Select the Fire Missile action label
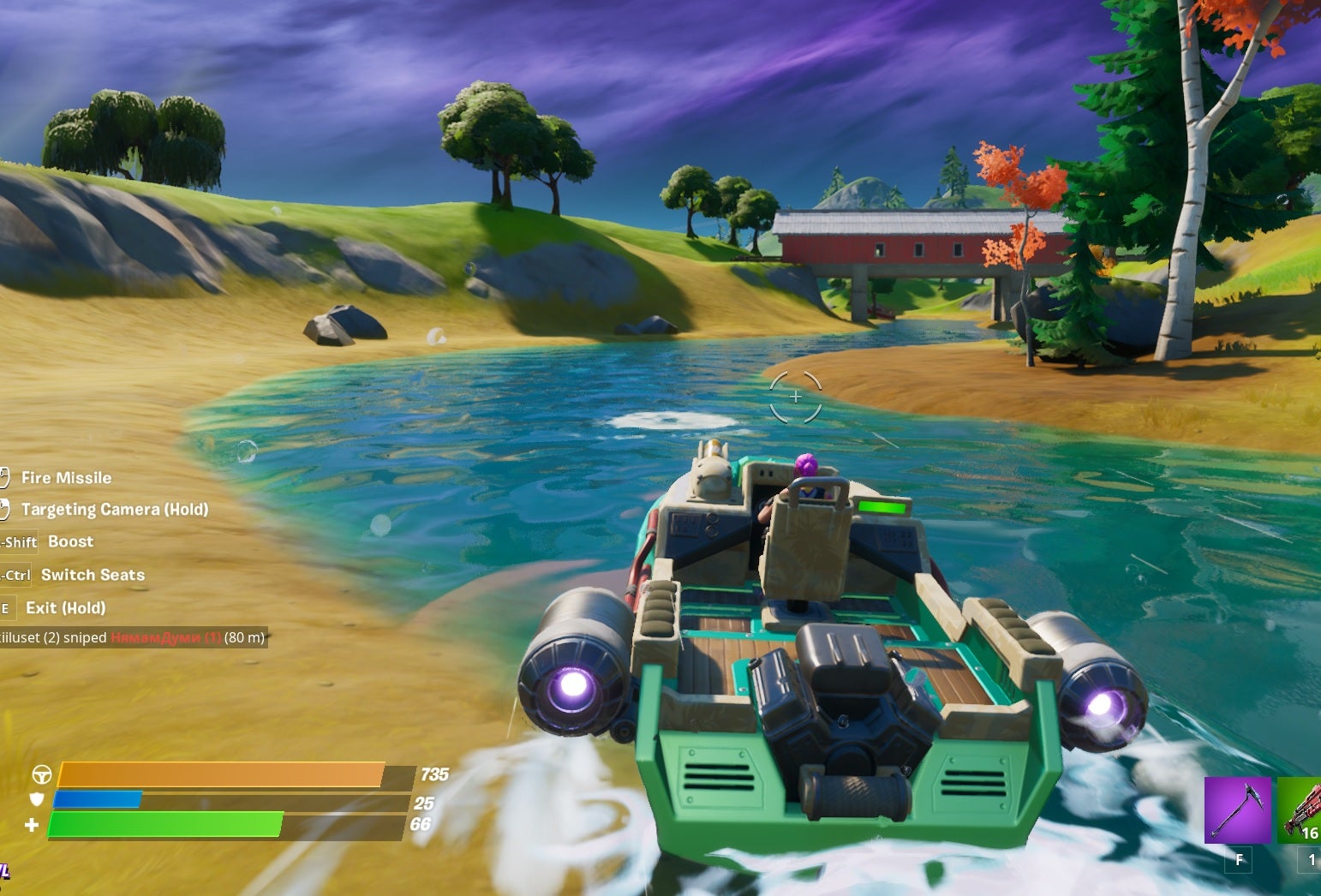 66,477
